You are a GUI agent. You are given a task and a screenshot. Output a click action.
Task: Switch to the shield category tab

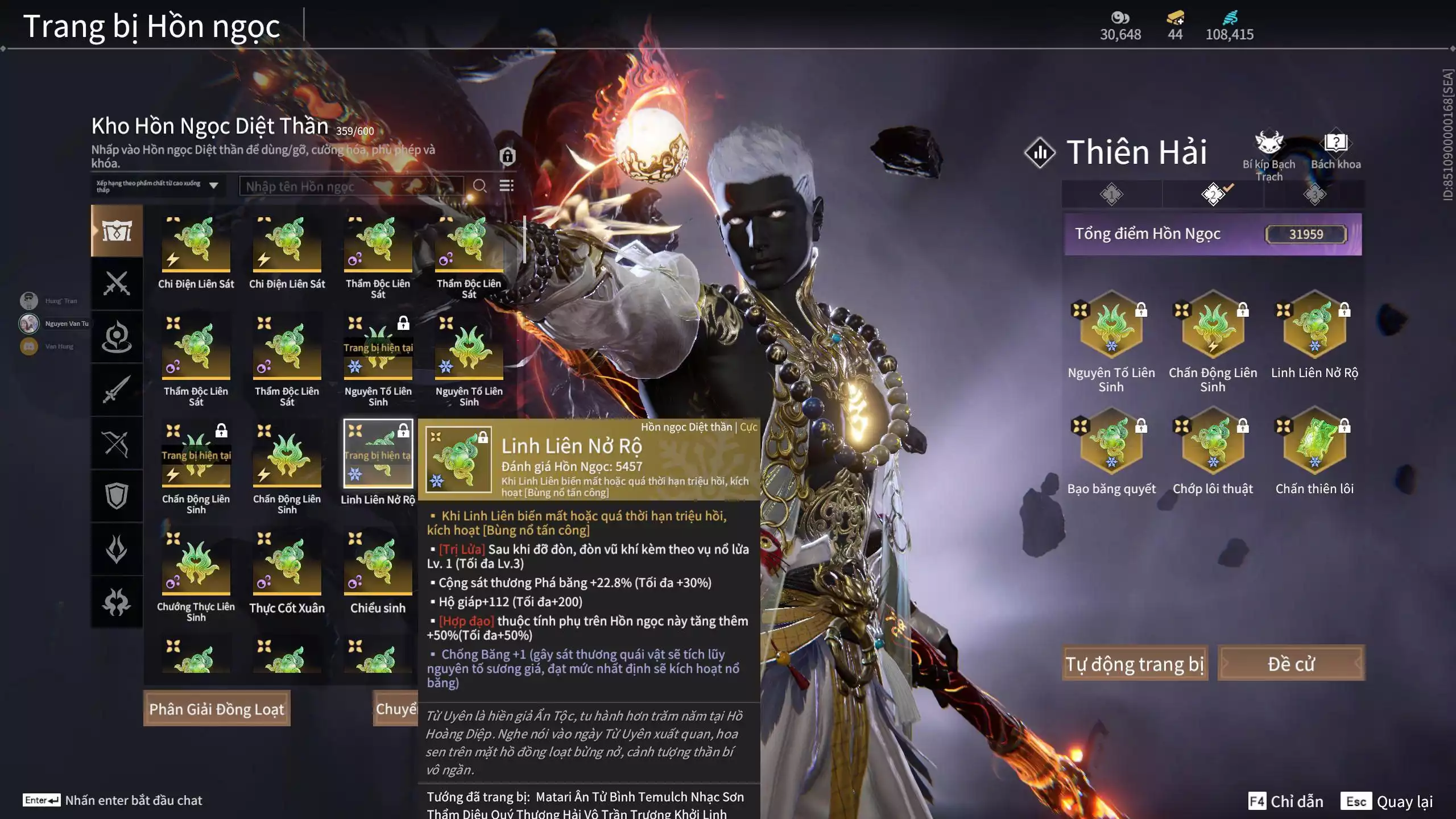117,496
